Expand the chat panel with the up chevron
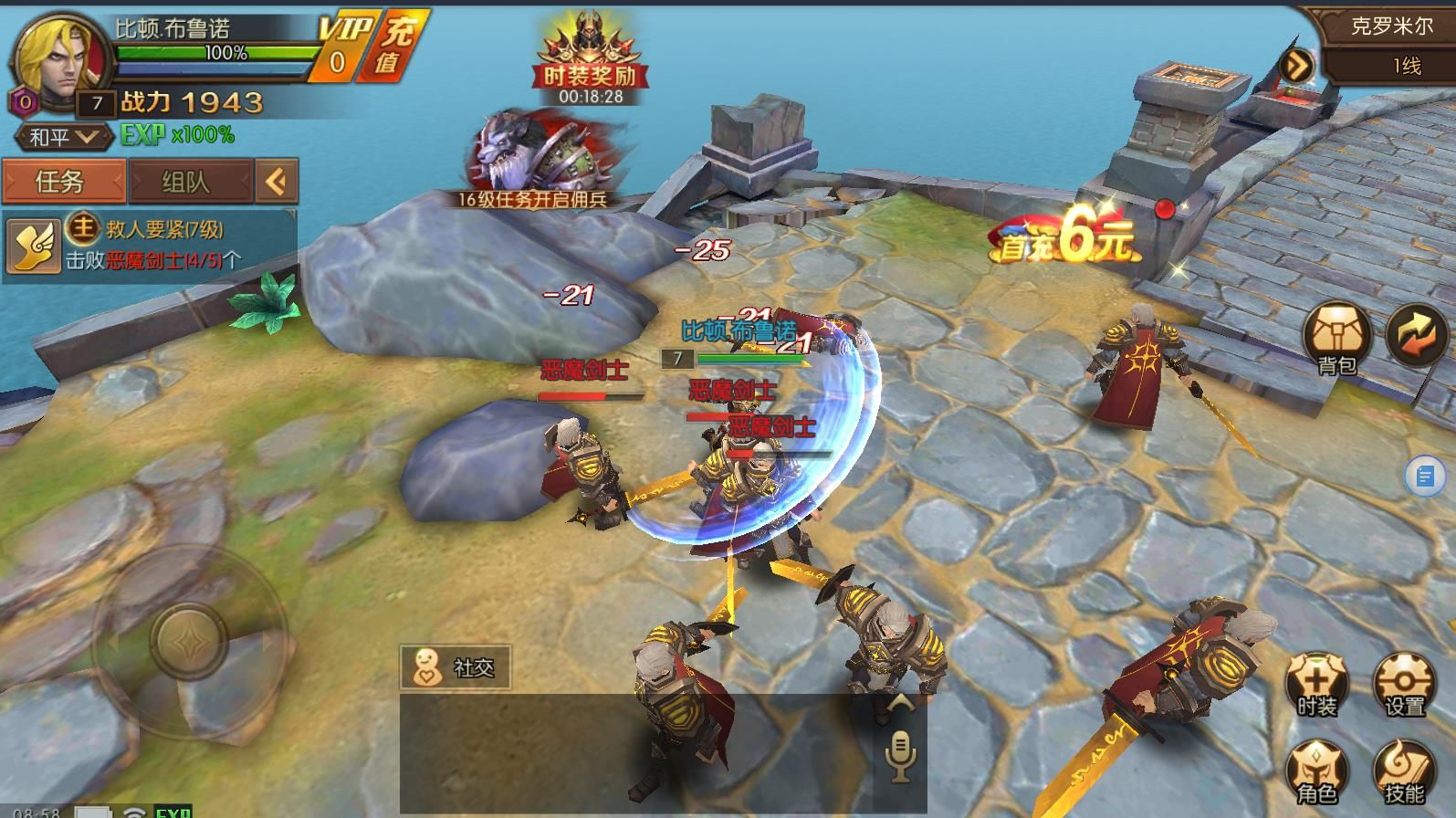The height and width of the screenshot is (818, 1456). (902, 702)
